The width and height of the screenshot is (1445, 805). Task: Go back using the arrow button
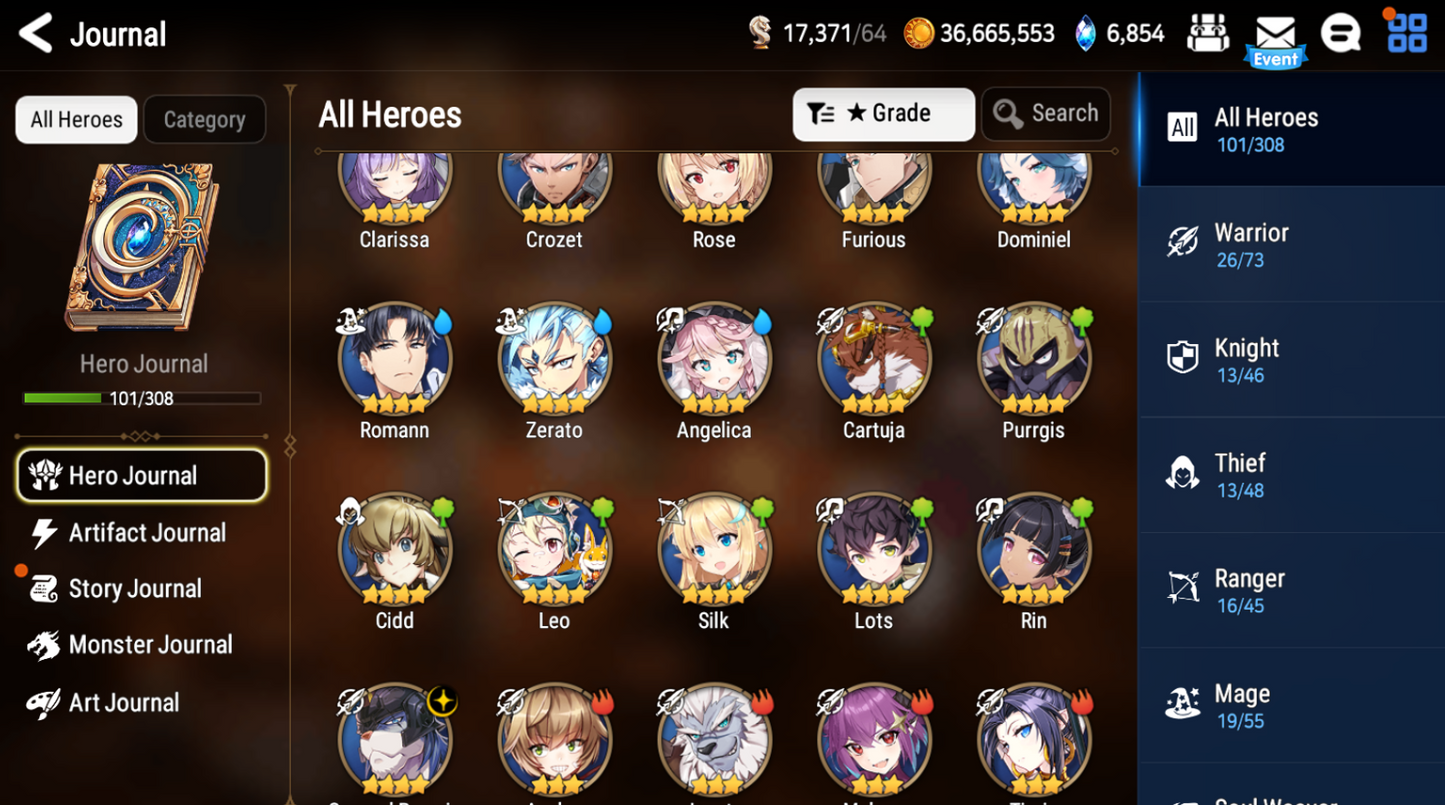click(x=33, y=33)
